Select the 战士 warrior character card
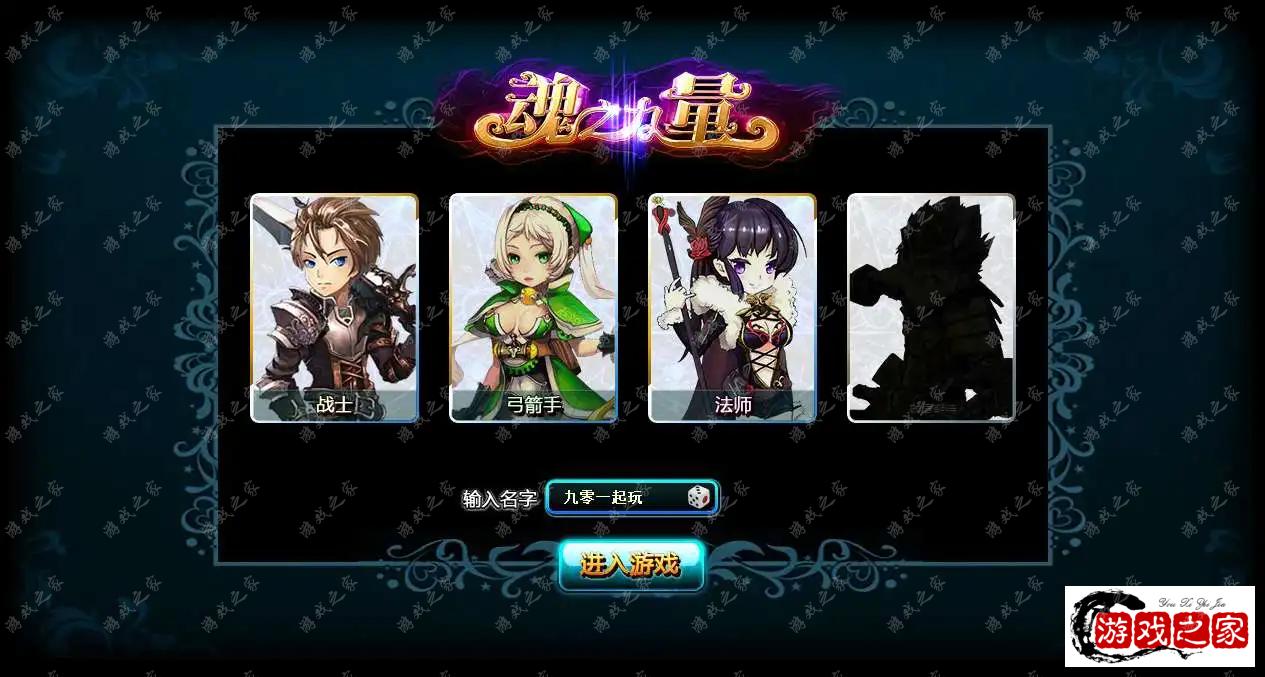The image size is (1265, 677). tap(334, 307)
